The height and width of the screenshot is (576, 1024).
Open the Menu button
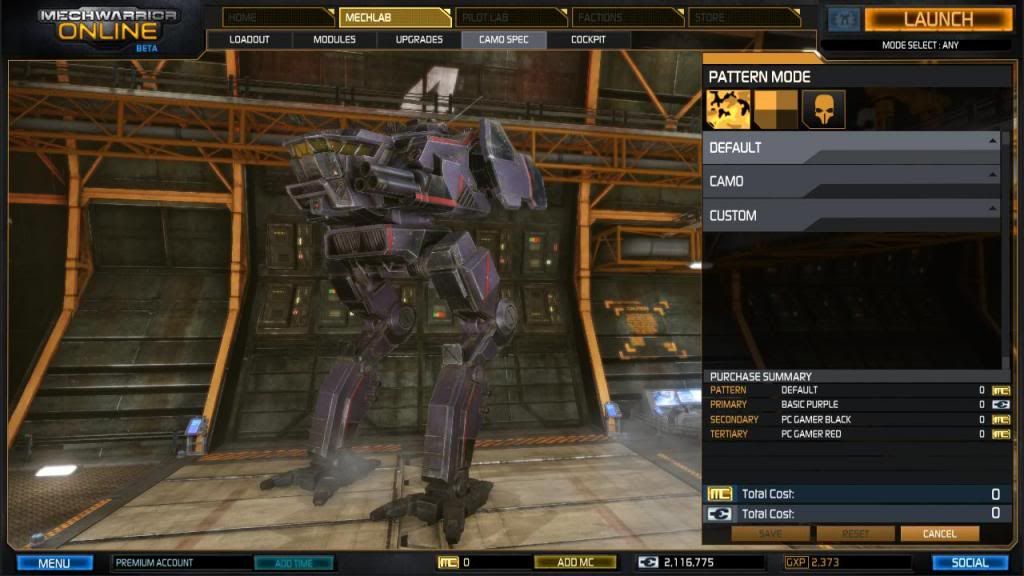(55, 563)
